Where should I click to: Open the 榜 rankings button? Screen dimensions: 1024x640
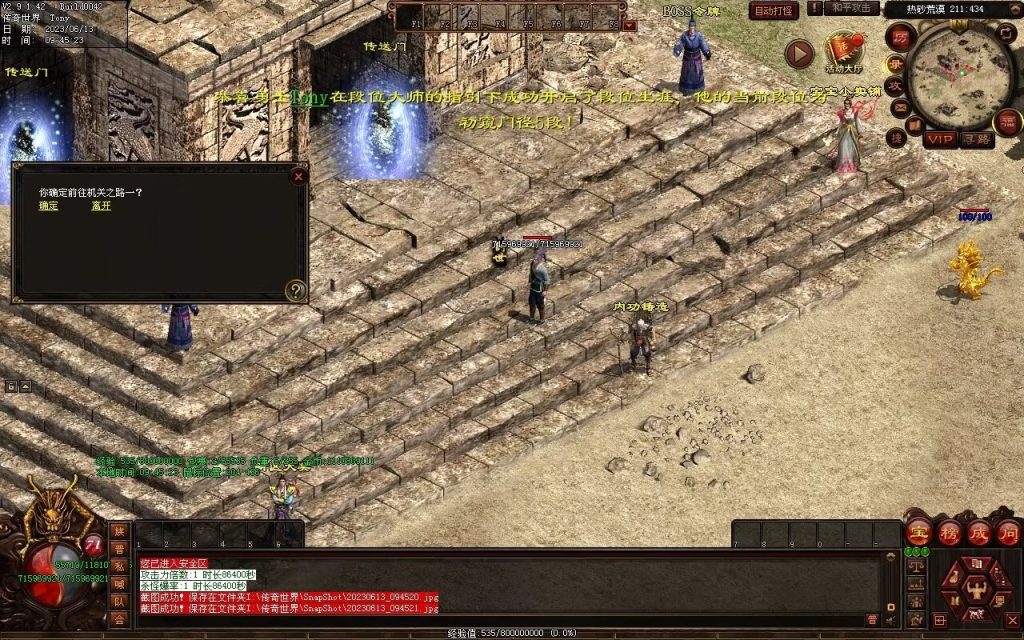coord(949,533)
